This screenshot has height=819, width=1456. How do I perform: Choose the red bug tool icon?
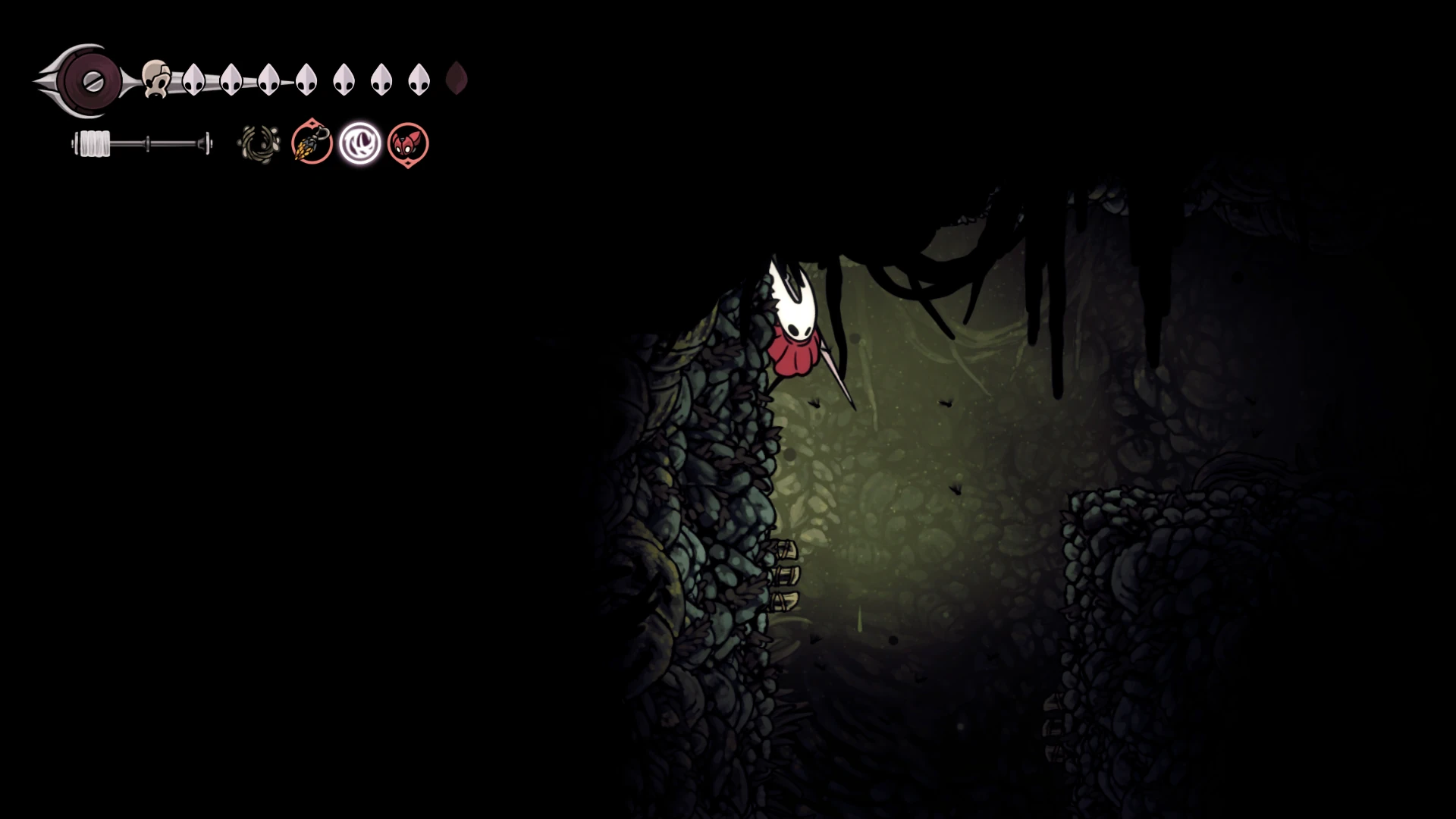pos(408,143)
